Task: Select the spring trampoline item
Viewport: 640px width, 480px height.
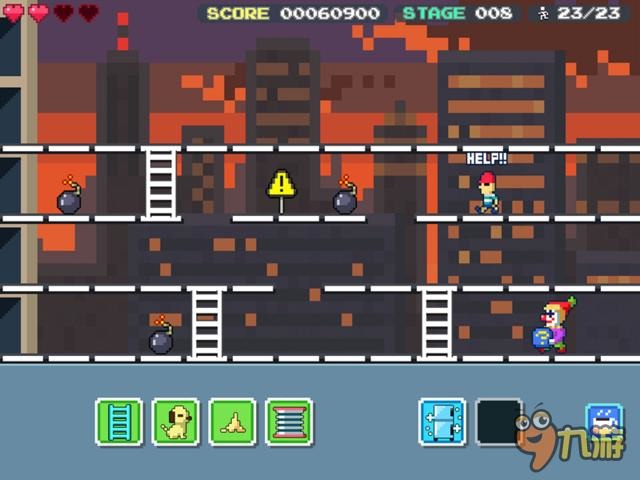Action: (289, 421)
